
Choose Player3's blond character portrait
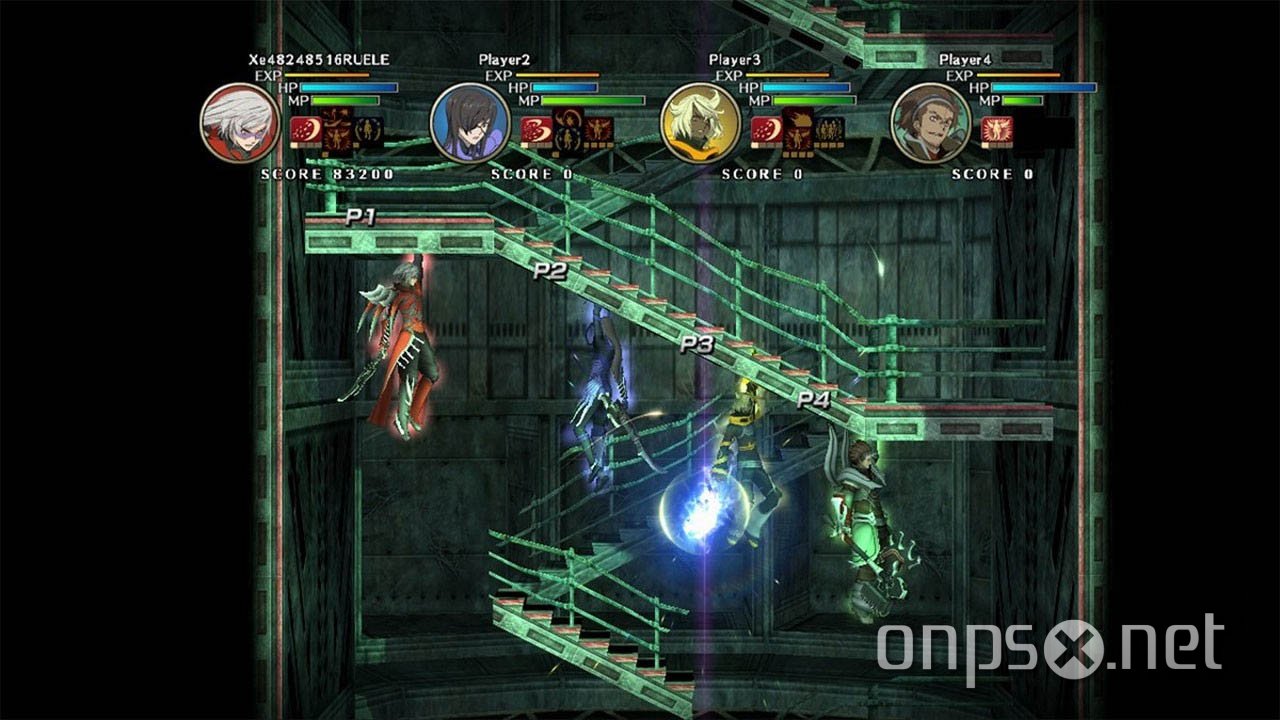pyautogui.click(x=700, y=123)
